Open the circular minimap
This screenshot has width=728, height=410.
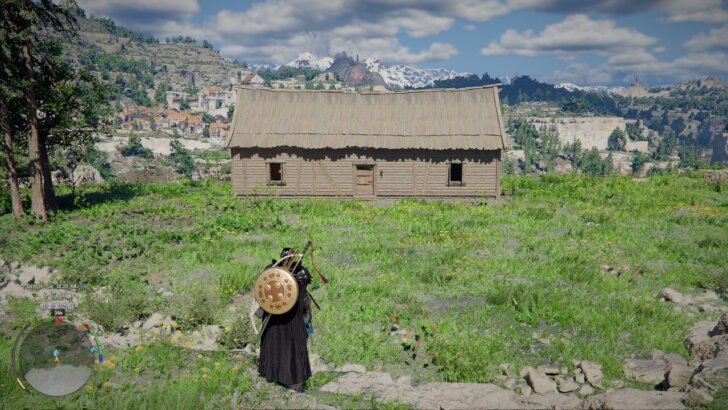(x=56, y=357)
